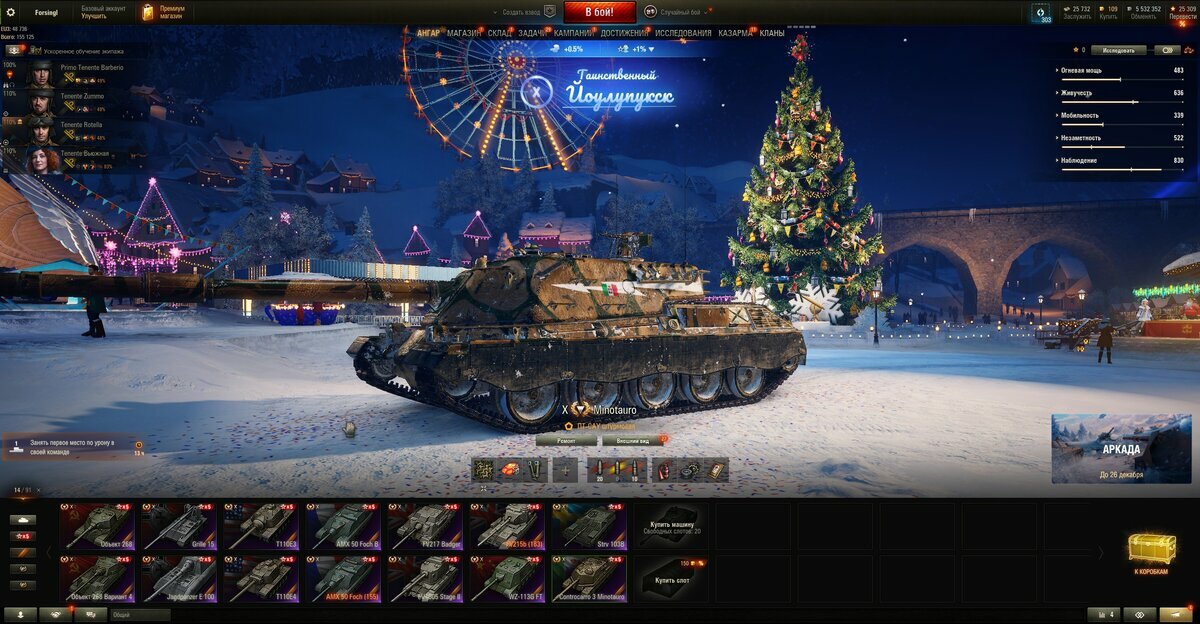Switch to the Склад tab
Image resolution: width=1200 pixels, height=624 pixels.
tap(500, 33)
